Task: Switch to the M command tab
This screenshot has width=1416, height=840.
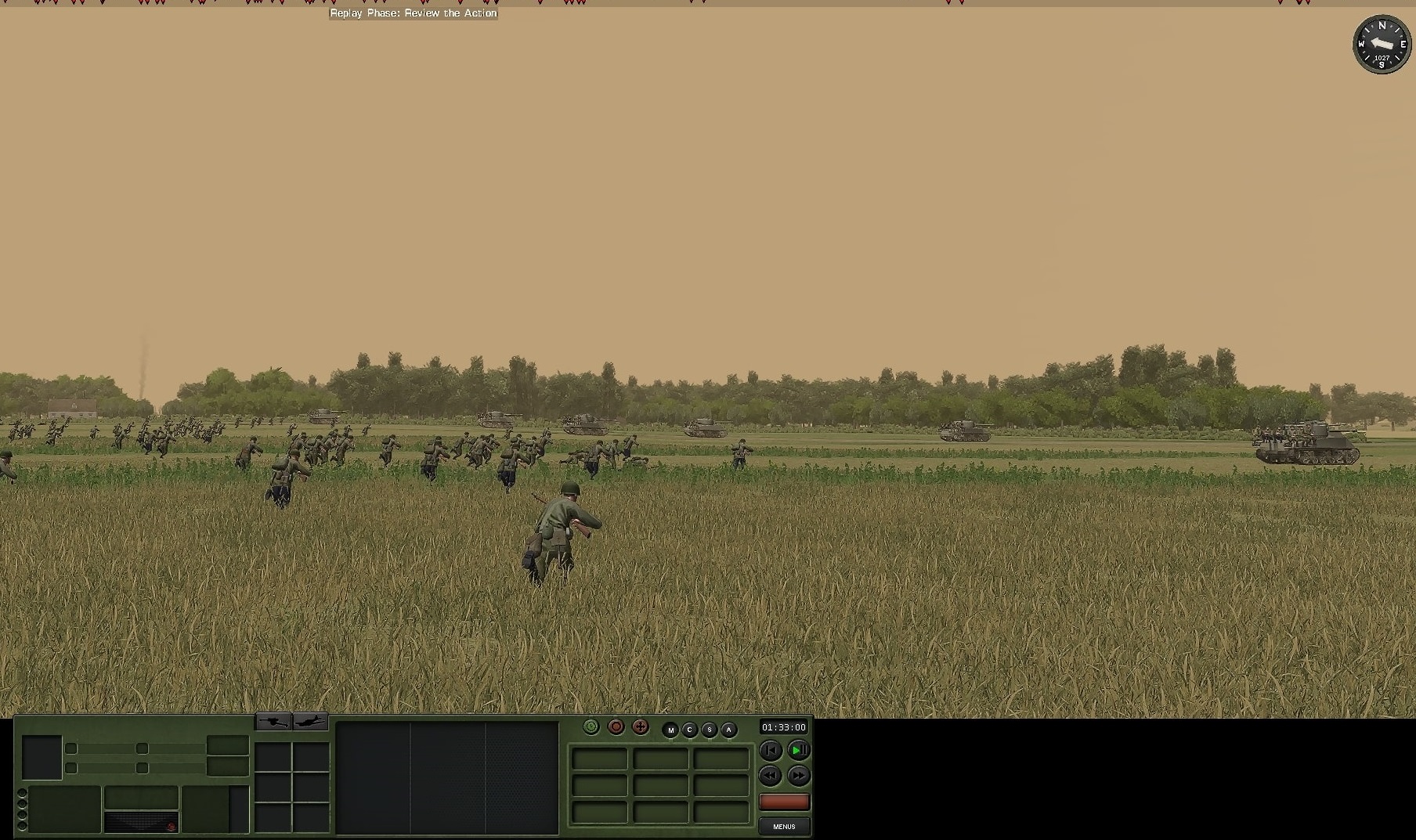Action: 670,730
